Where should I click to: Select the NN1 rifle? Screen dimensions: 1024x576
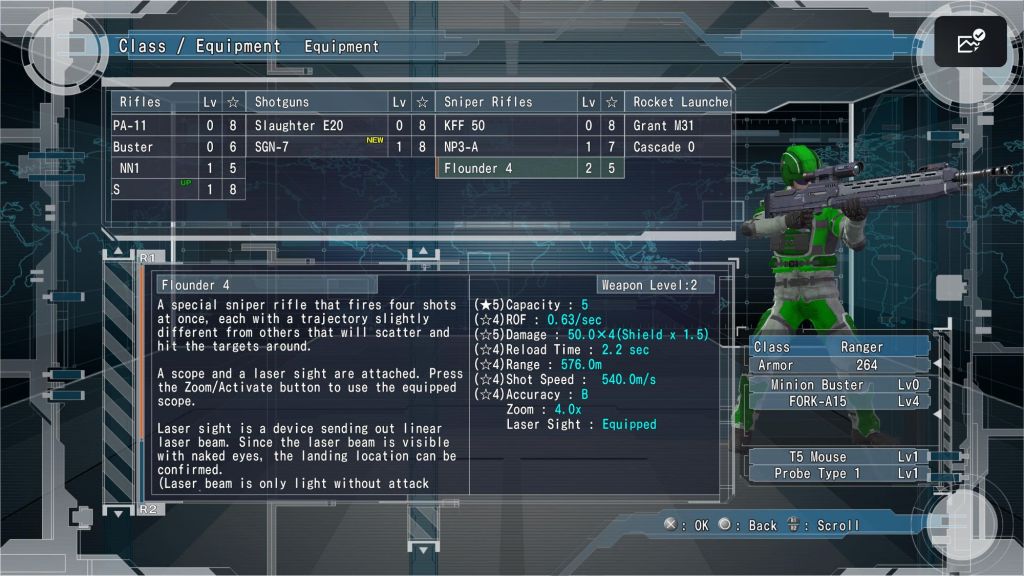coord(155,168)
